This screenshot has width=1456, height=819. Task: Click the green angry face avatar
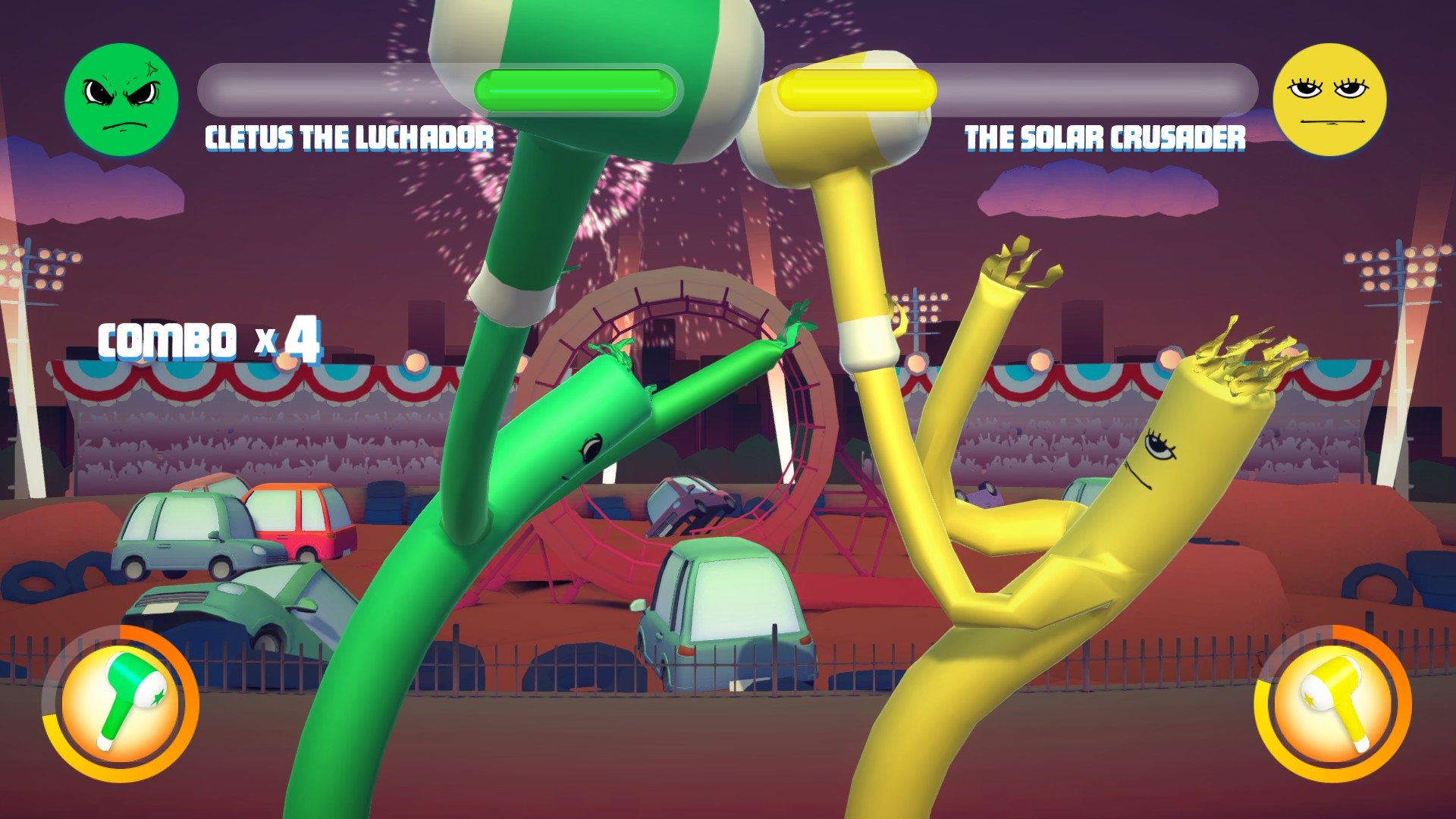pyautogui.click(x=121, y=99)
